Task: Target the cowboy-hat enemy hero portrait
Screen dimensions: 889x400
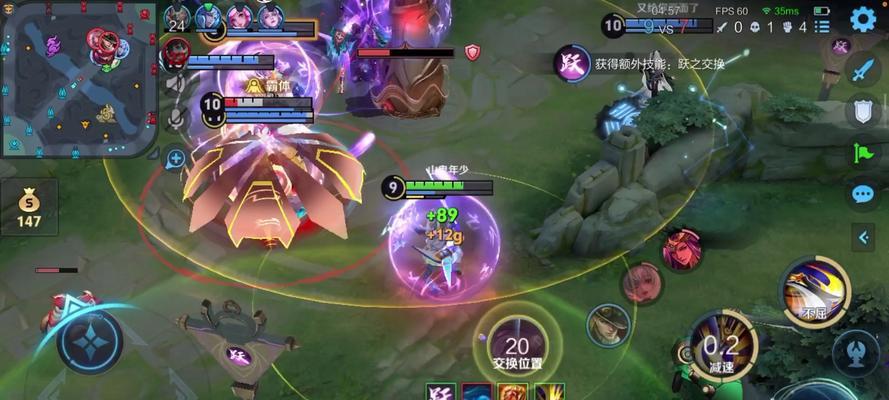Action: pyautogui.click(x=608, y=325)
